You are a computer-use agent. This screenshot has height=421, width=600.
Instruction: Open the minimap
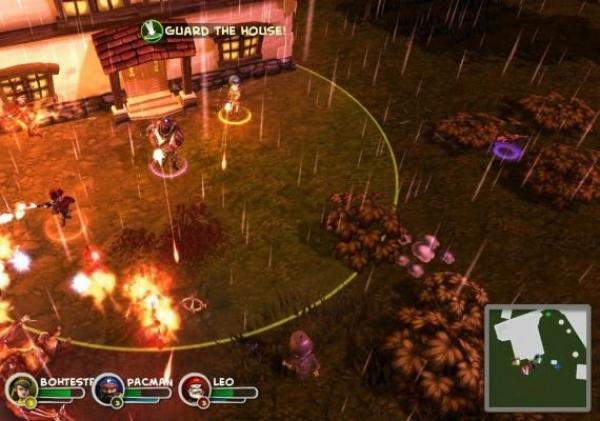pos(537,357)
